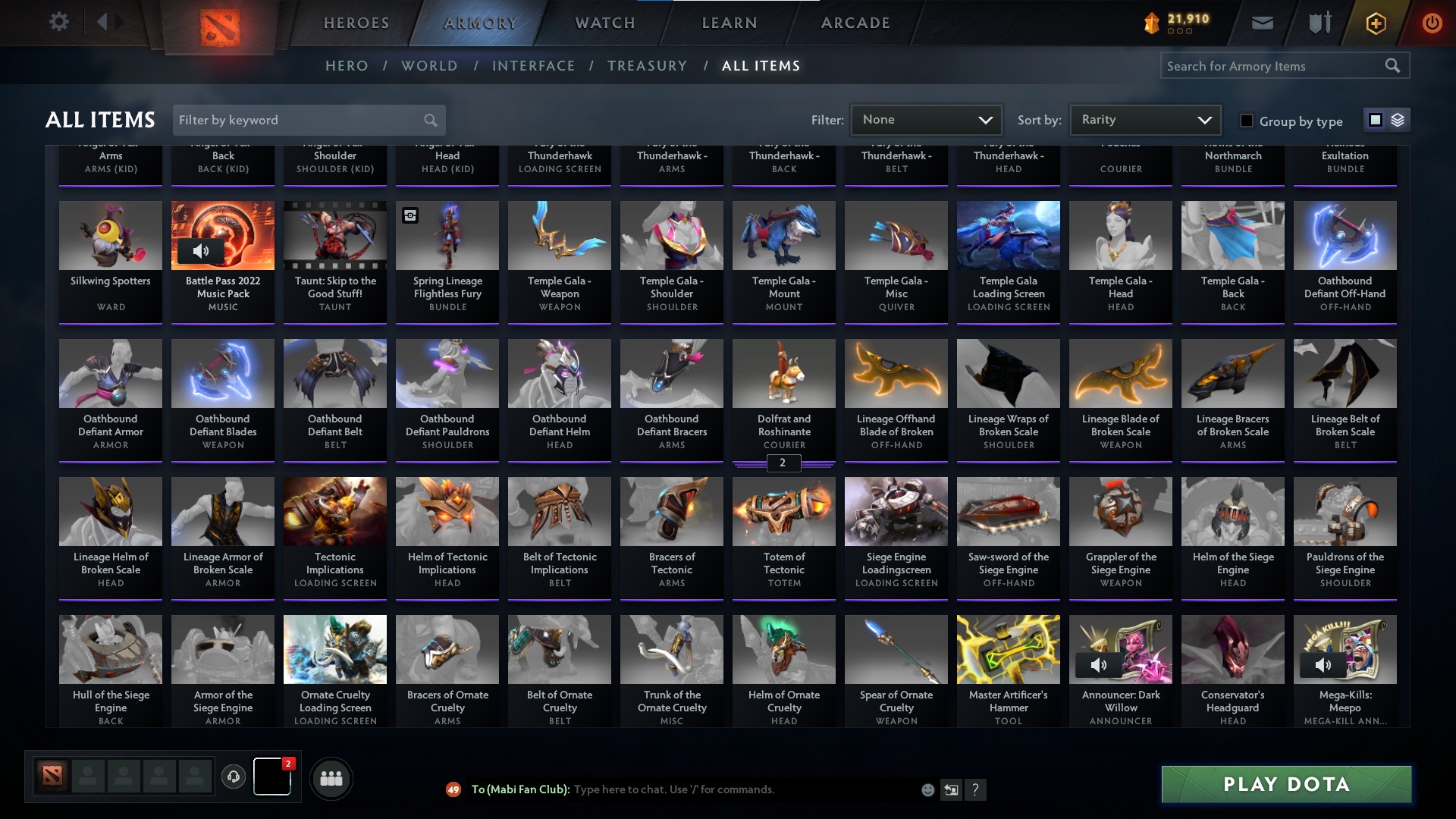Click the Armory search magnifier icon

point(1394,65)
